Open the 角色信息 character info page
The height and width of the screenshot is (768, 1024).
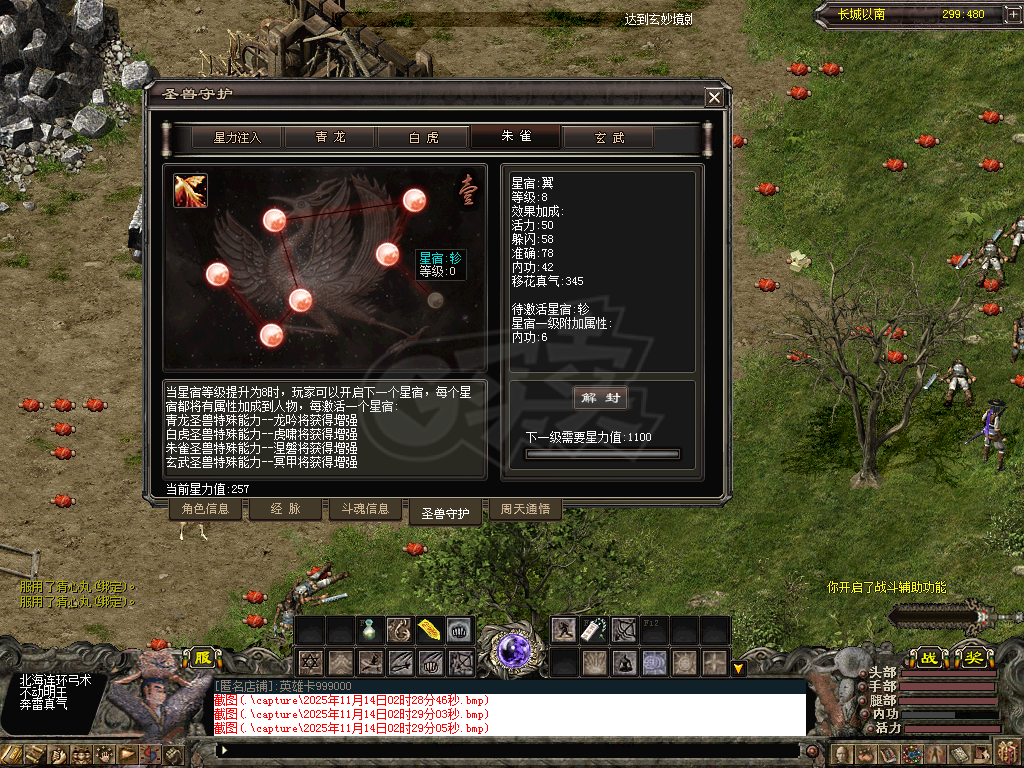tap(205, 509)
